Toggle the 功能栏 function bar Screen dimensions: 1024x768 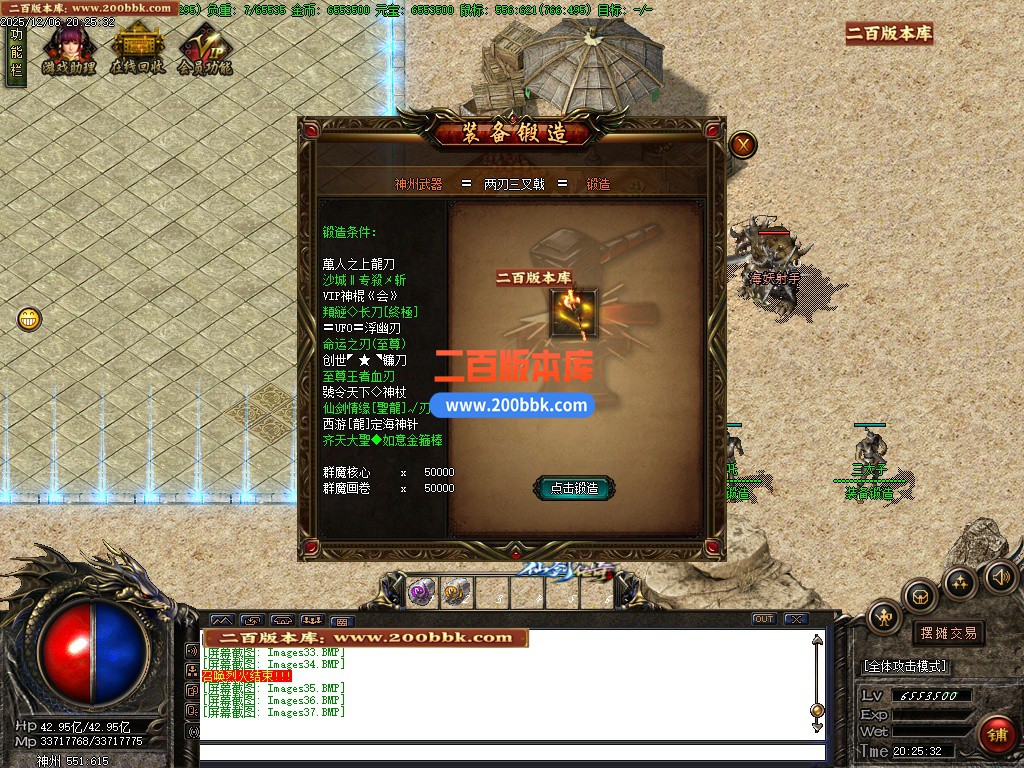(15, 55)
